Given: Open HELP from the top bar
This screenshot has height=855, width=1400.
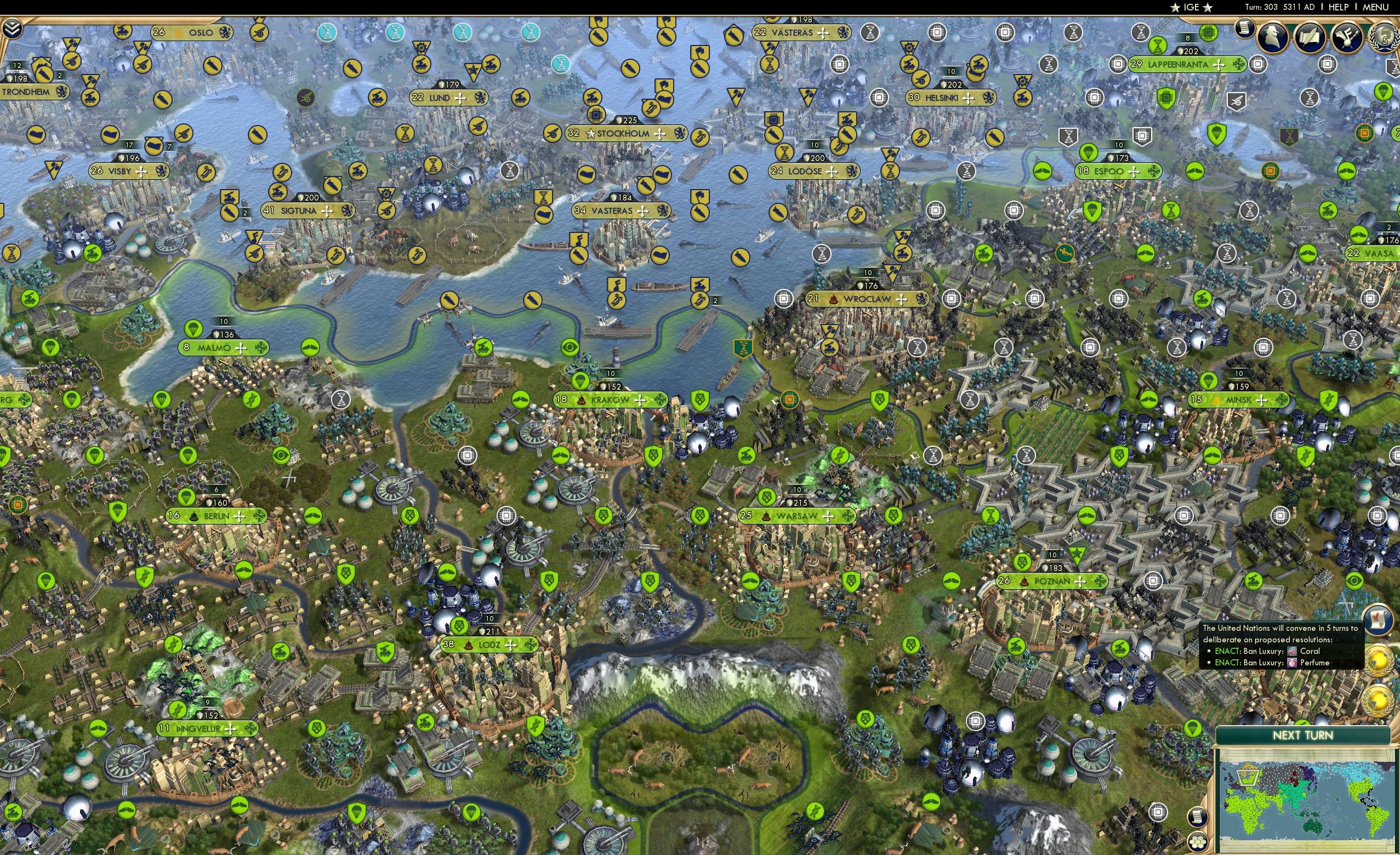Looking at the screenshot, I should (1339, 7).
